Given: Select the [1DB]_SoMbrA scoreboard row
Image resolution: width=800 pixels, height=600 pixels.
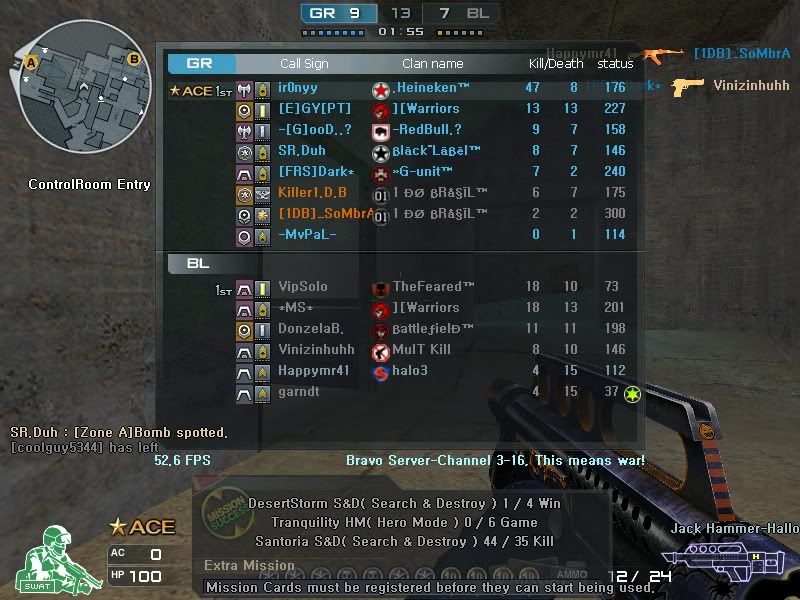Looking at the screenshot, I should click(400, 214).
